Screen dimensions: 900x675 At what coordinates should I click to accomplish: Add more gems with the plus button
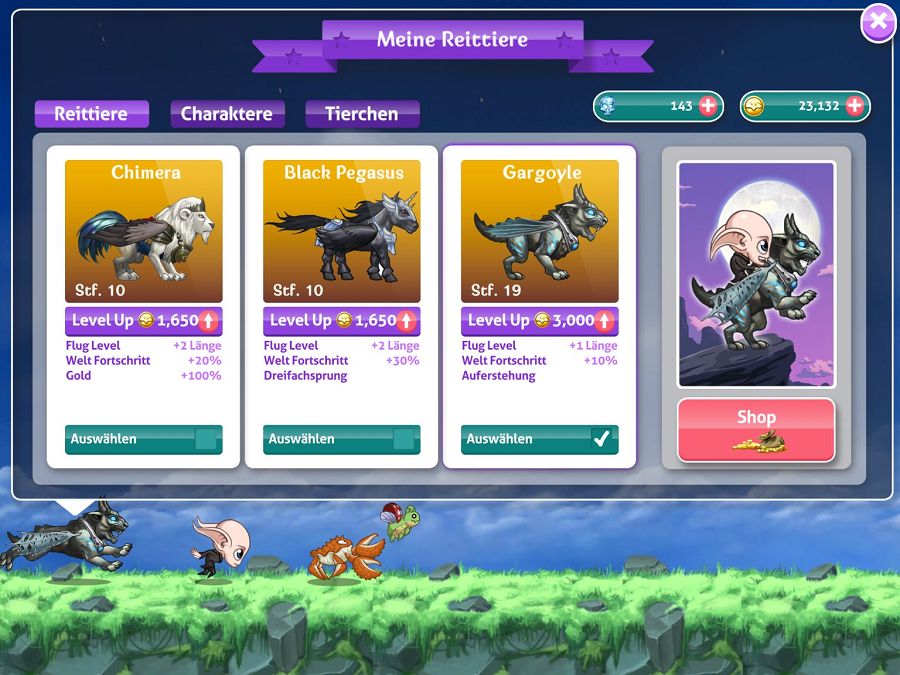click(x=708, y=106)
